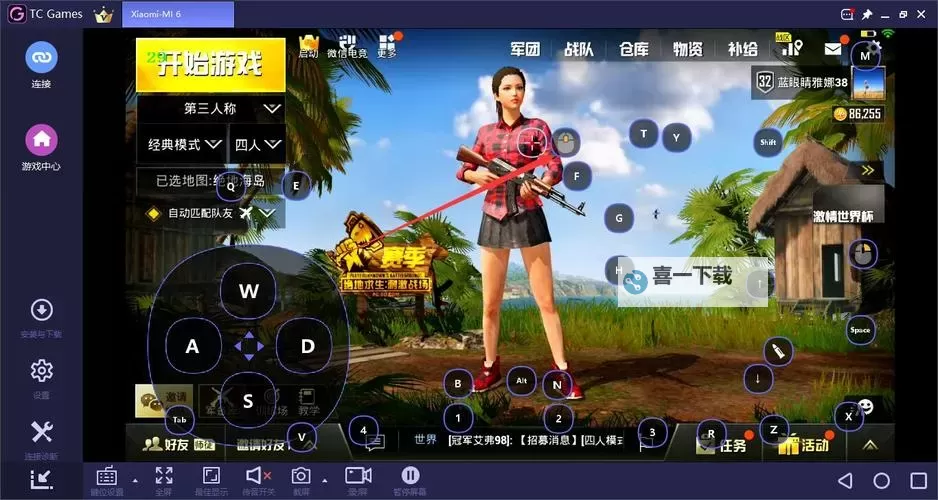938x500 pixels.
Task: Open the 军团 menu
Action: pyautogui.click(x=525, y=49)
